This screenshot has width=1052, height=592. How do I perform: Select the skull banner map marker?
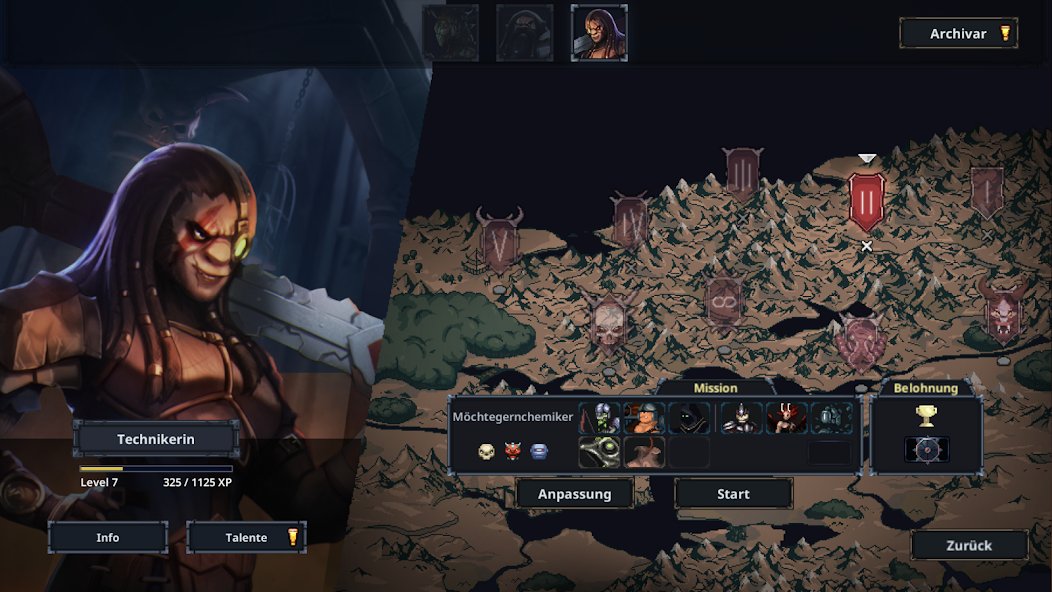pos(608,322)
